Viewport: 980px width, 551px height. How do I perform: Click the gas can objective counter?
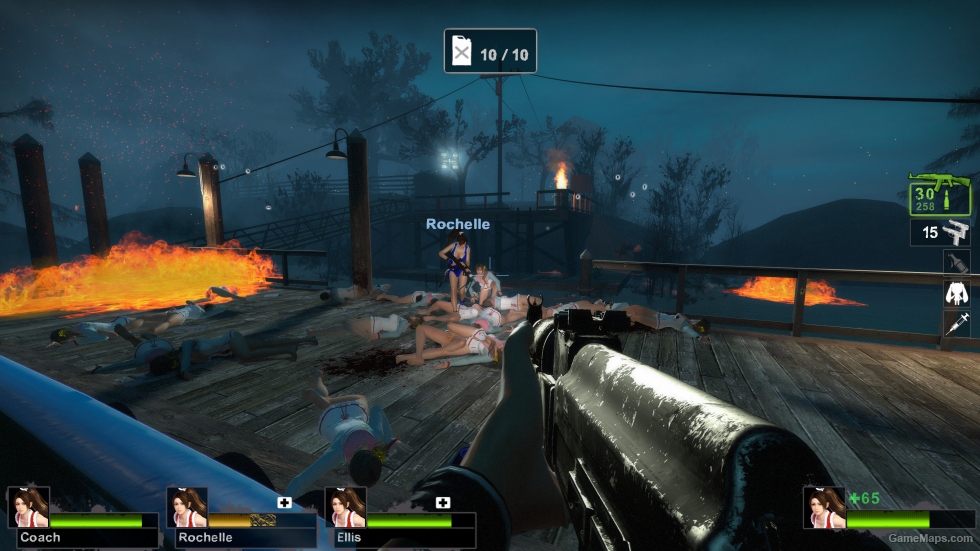tap(490, 51)
